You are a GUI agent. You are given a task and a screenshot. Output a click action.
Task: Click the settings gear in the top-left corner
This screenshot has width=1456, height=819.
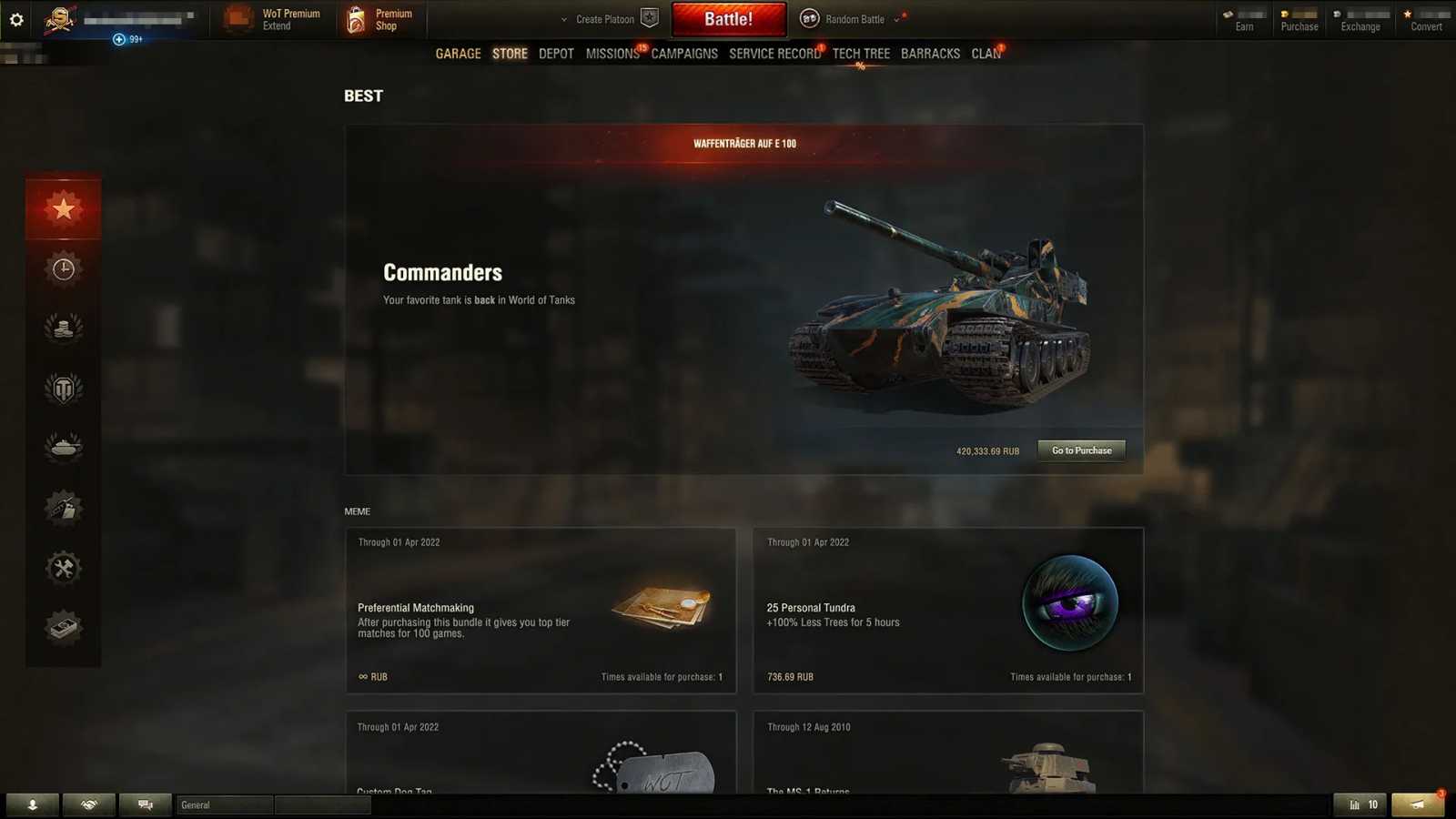coord(15,18)
